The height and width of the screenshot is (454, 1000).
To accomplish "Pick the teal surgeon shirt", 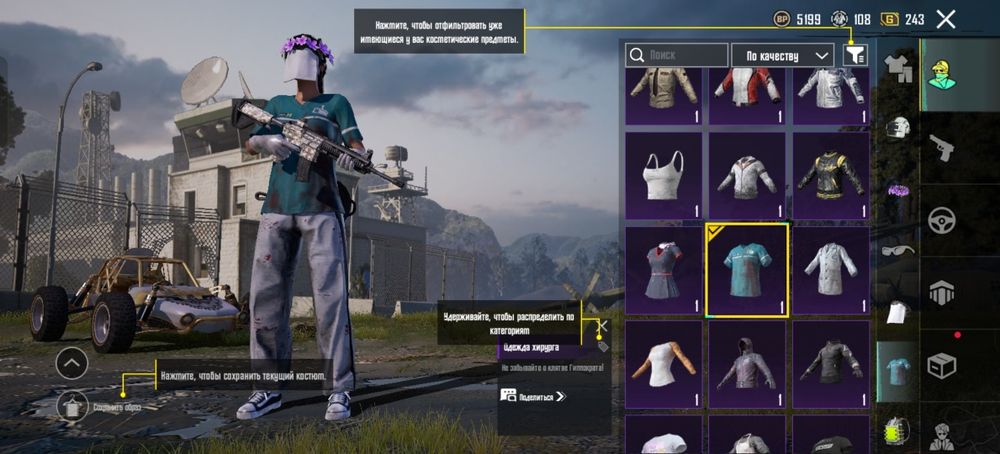I will coord(747,270).
